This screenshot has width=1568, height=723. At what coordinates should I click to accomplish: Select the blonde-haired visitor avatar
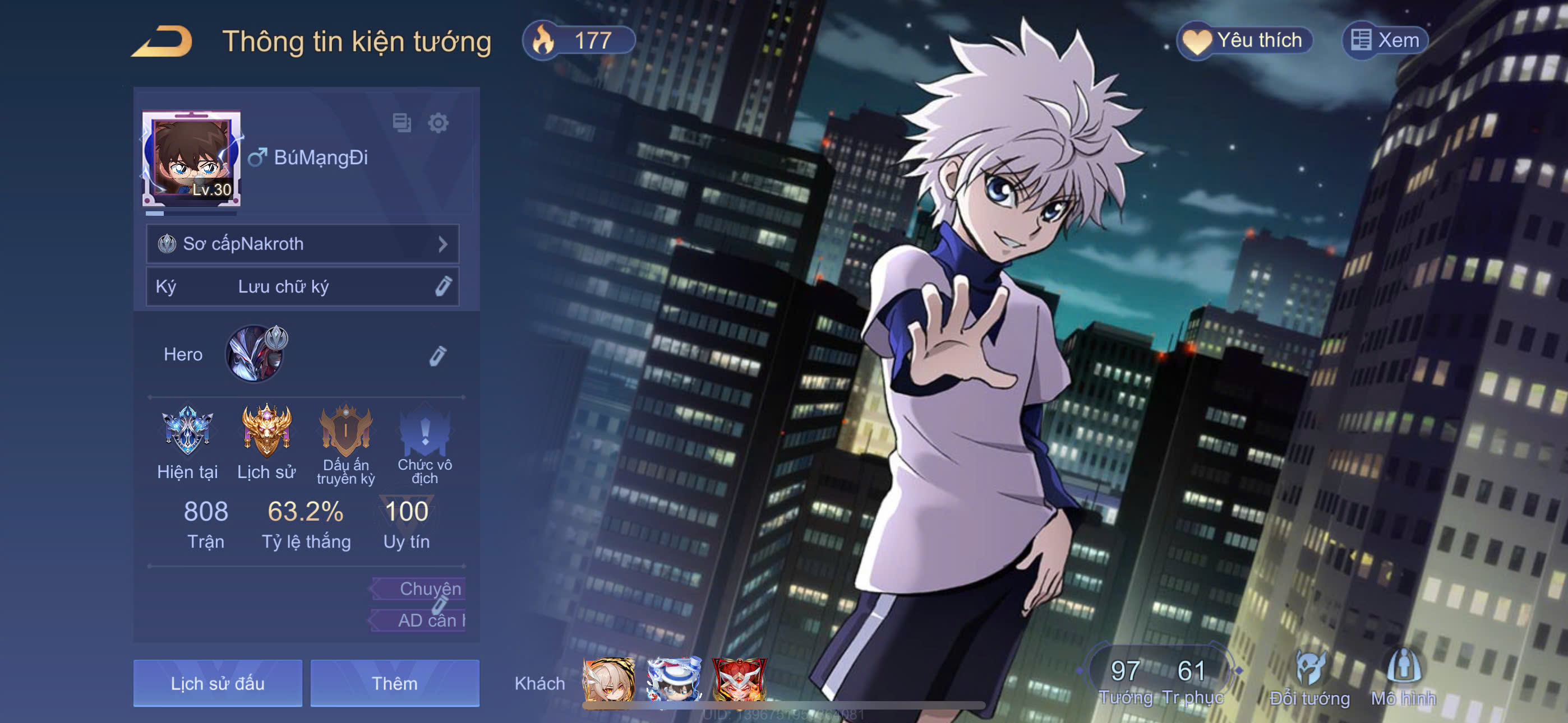click(608, 680)
